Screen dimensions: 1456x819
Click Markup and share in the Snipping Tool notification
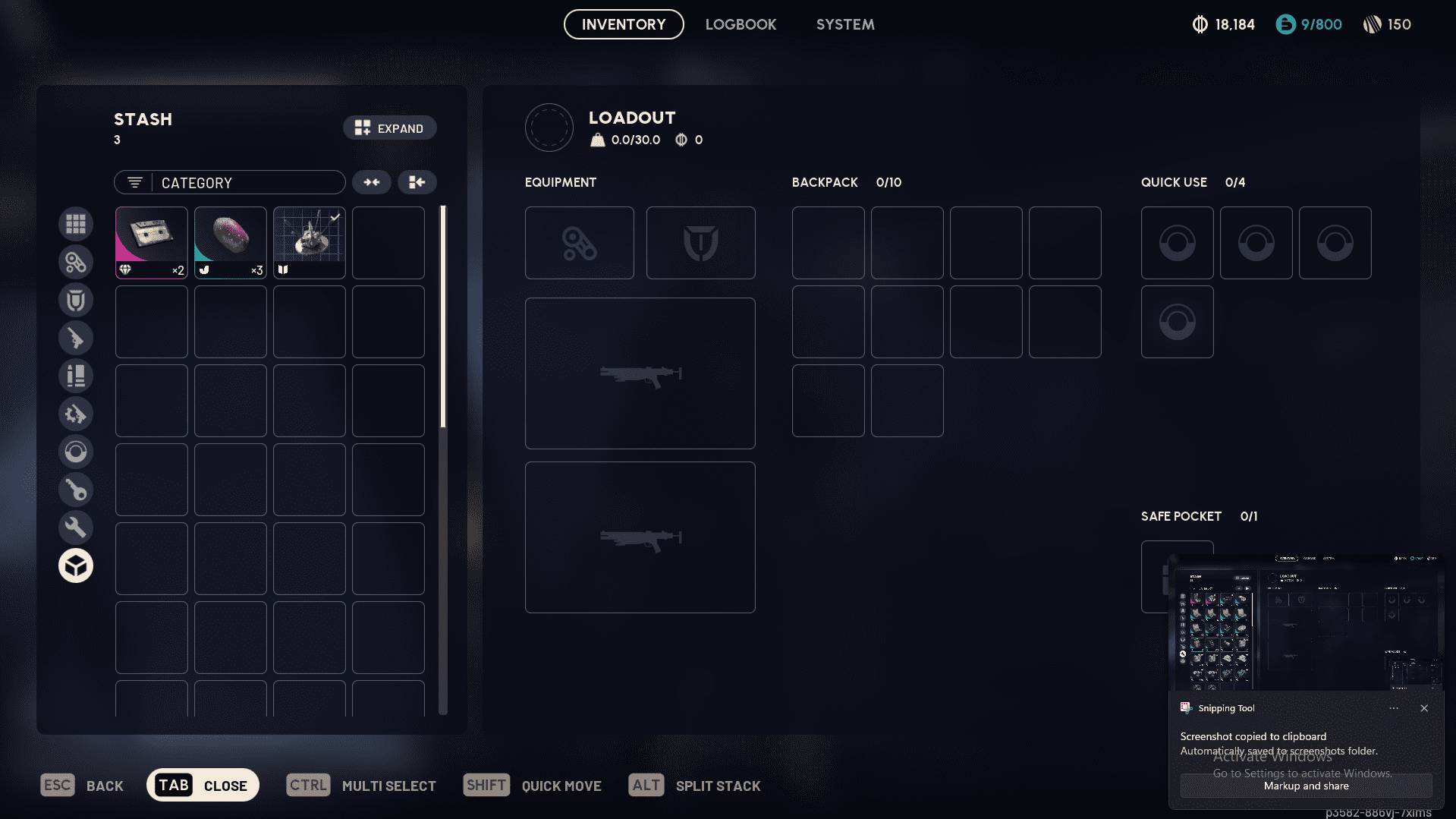(1305, 786)
